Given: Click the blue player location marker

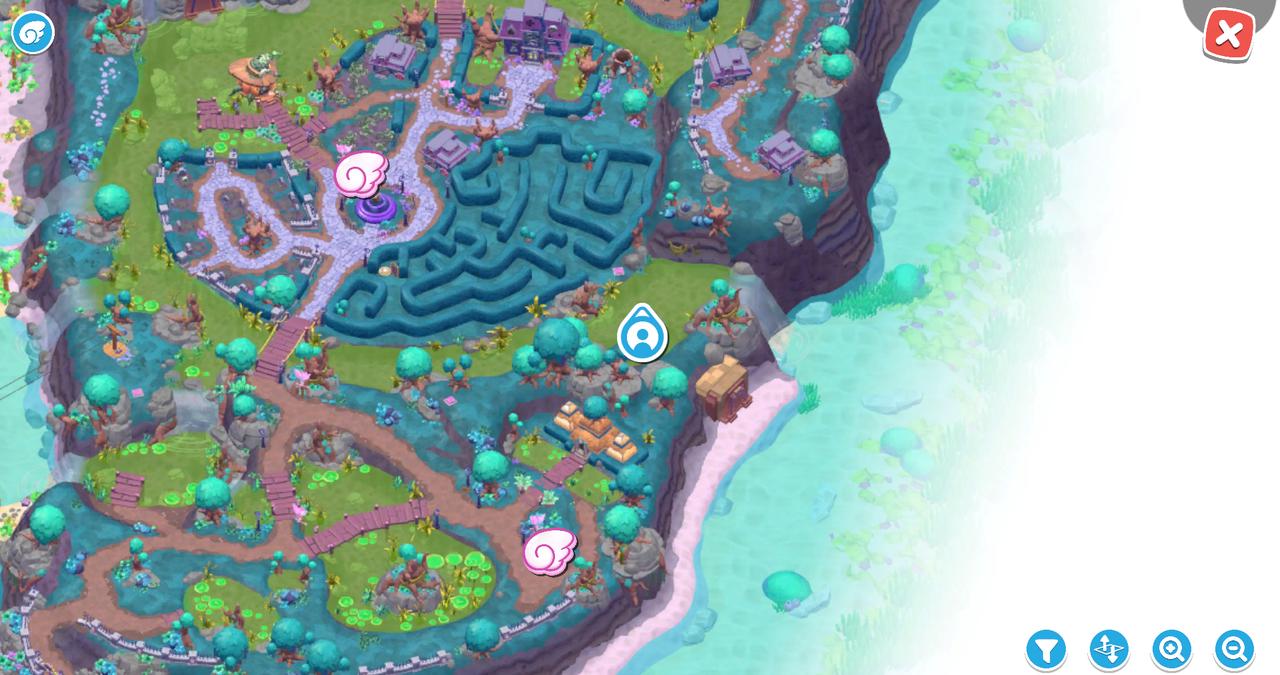Looking at the screenshot, I should 642,335.
